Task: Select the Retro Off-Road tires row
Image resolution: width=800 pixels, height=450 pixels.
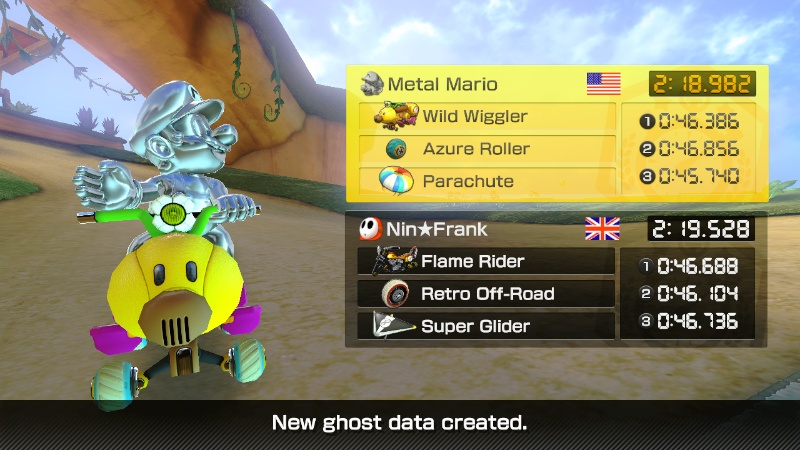Action: point(486,294)
